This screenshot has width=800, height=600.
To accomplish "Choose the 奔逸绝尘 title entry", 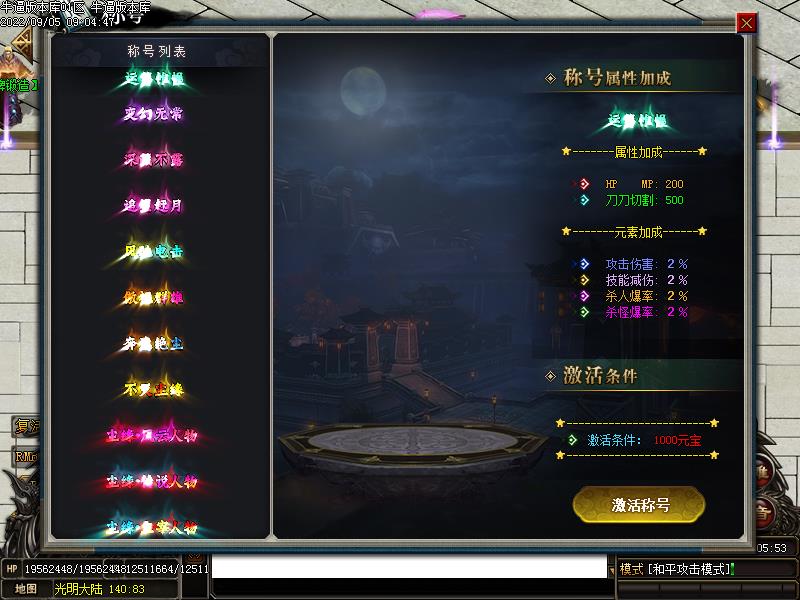I will 153,344.
